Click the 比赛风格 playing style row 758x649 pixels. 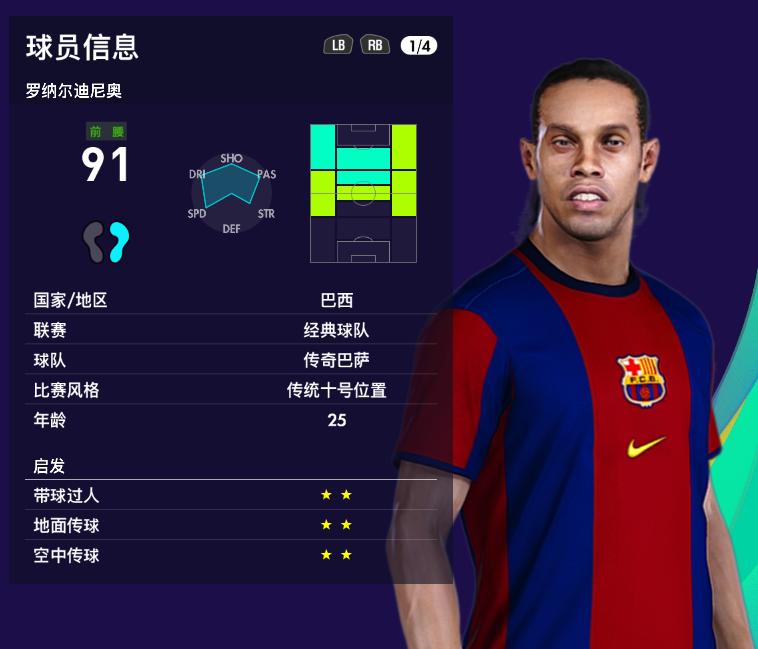(x=232, y=390)
